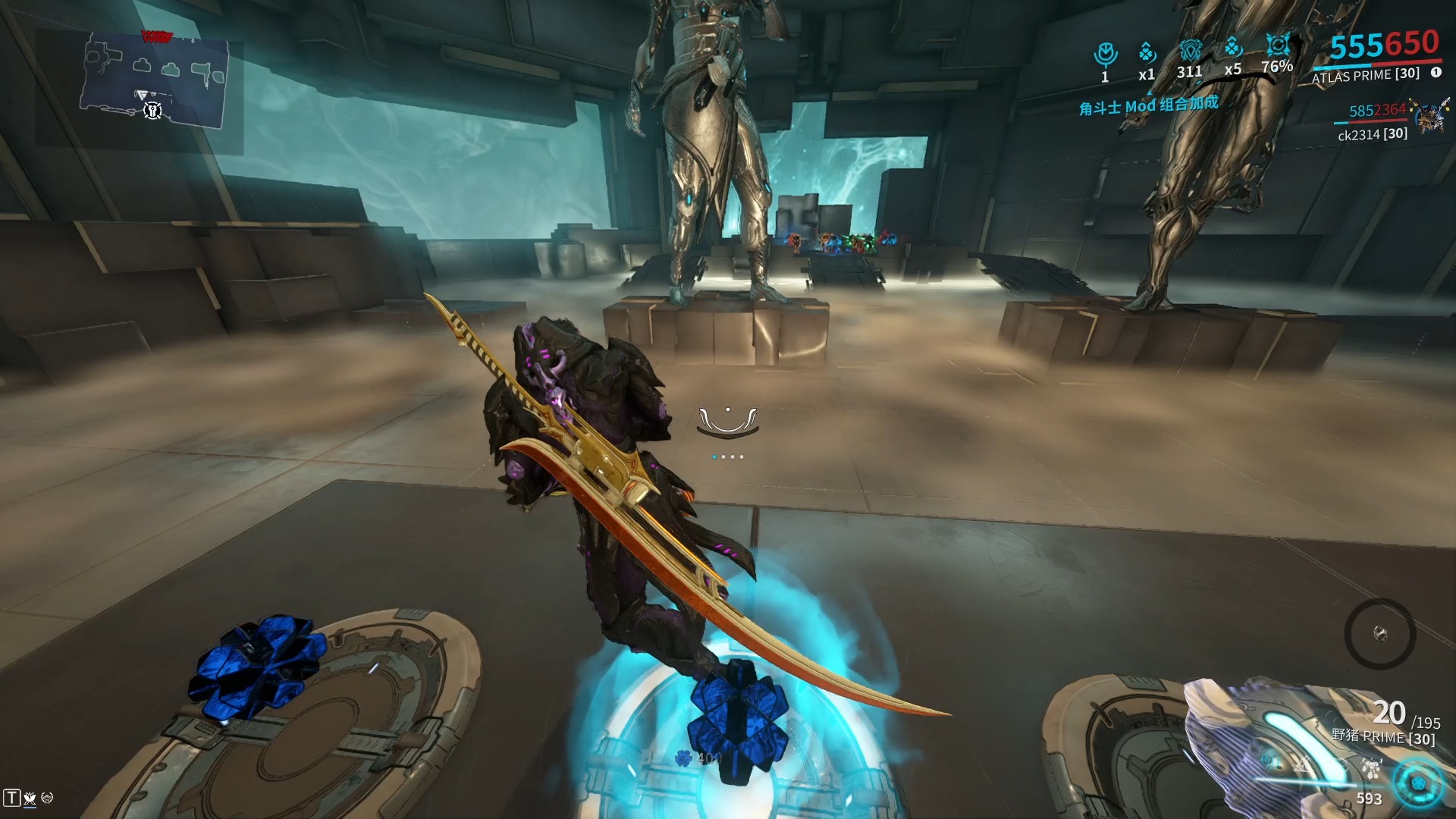Select squadmate ck2314's avatar
This screenshot has width=1456, height=819.
point(1430,115)
